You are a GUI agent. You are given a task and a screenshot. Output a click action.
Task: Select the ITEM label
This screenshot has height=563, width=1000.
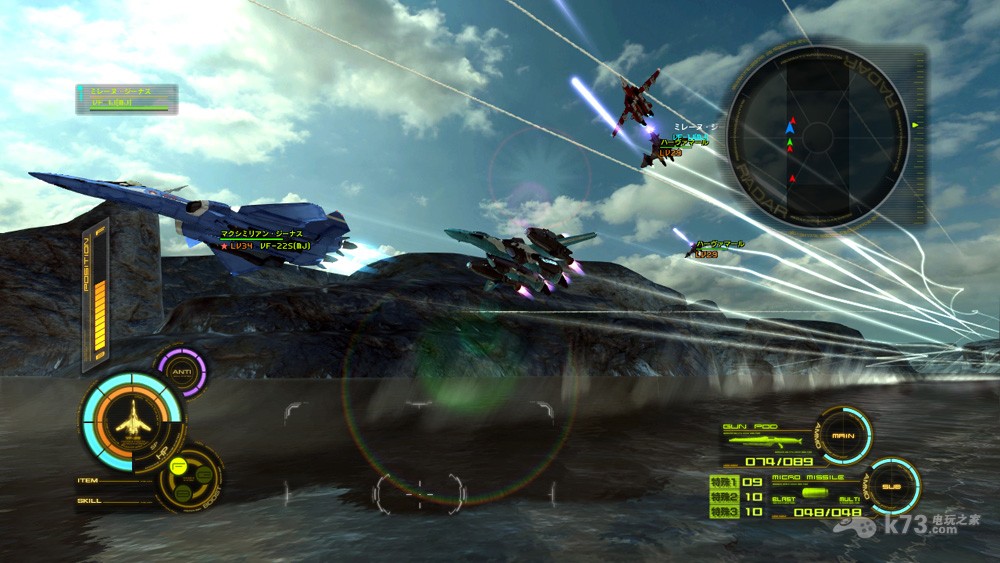click(89, 480)
